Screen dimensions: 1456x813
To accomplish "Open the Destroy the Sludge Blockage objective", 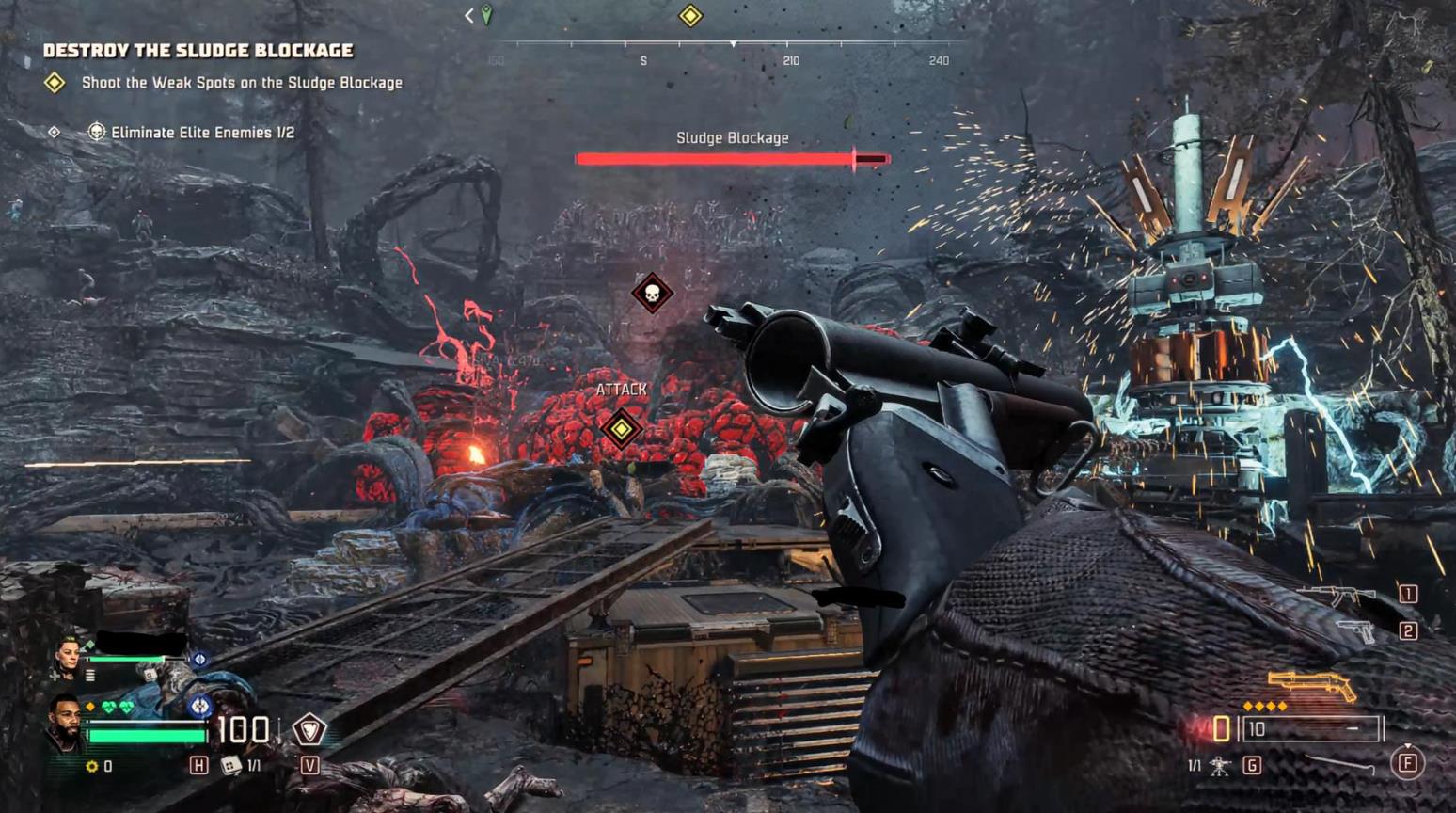I will click(x=198, y=51).
